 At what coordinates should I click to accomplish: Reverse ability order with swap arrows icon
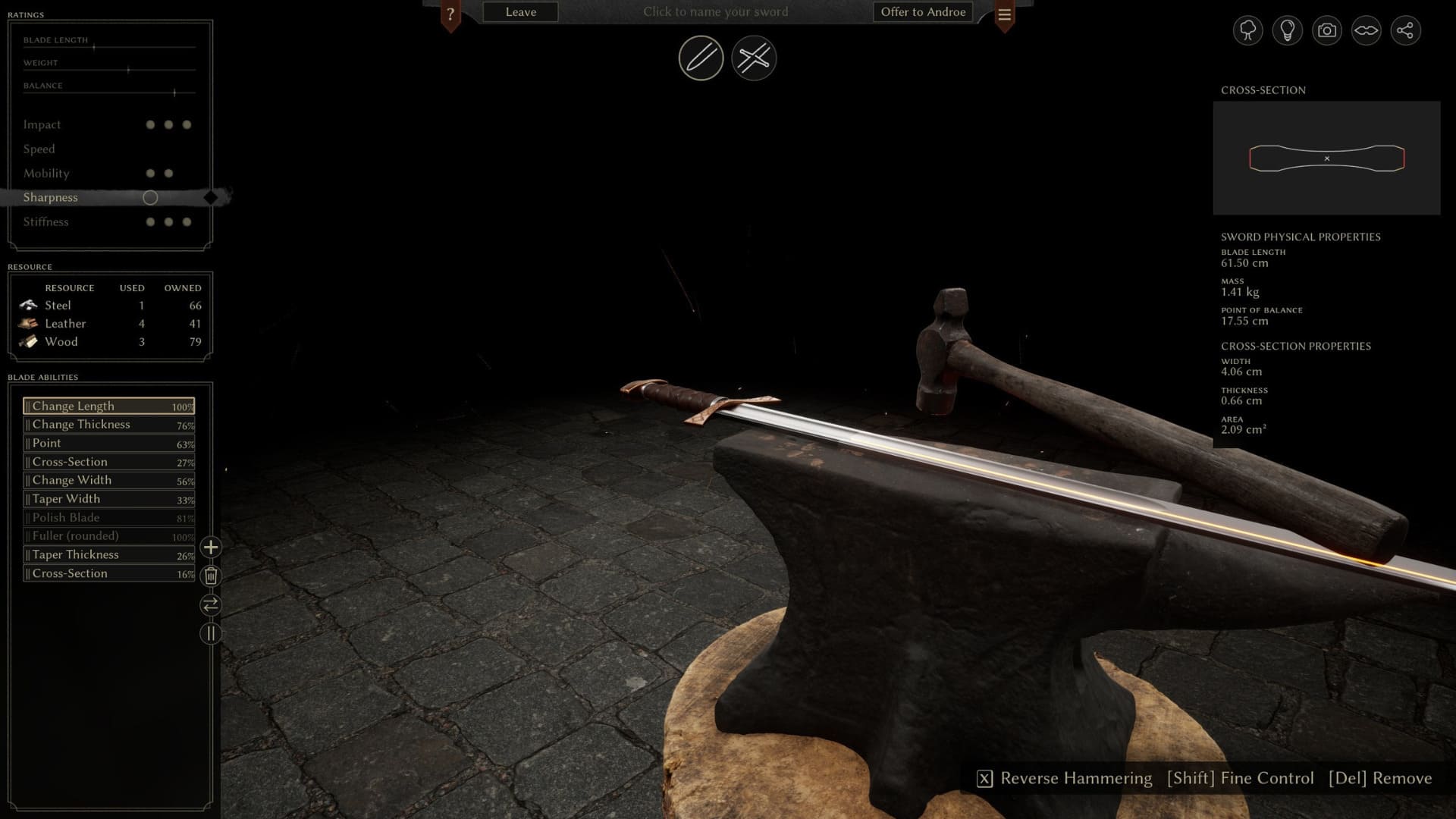[210, 605]
